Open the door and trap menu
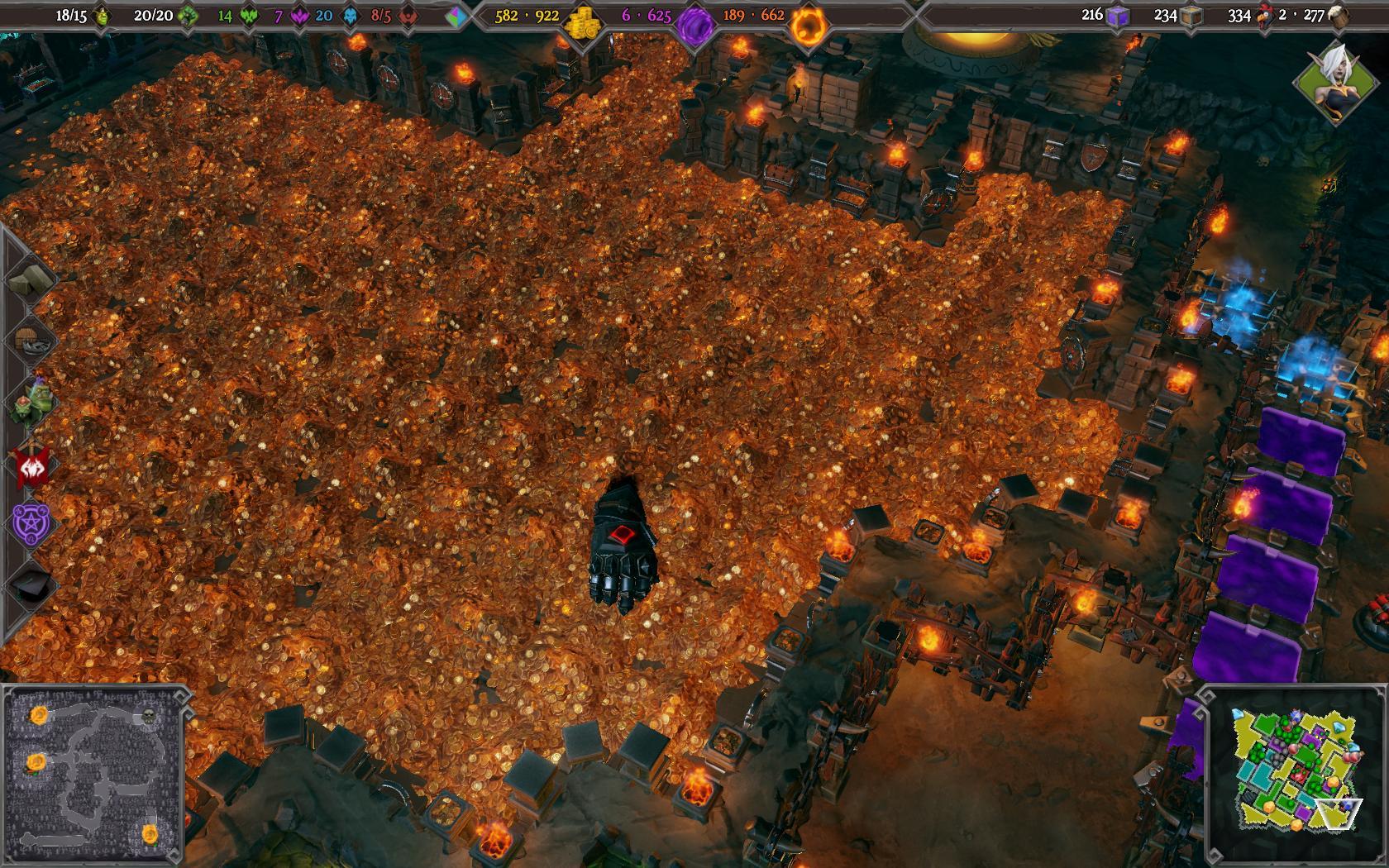This screenshot has height=868, width=1389. pyautogui.click(x=31, y=341)
